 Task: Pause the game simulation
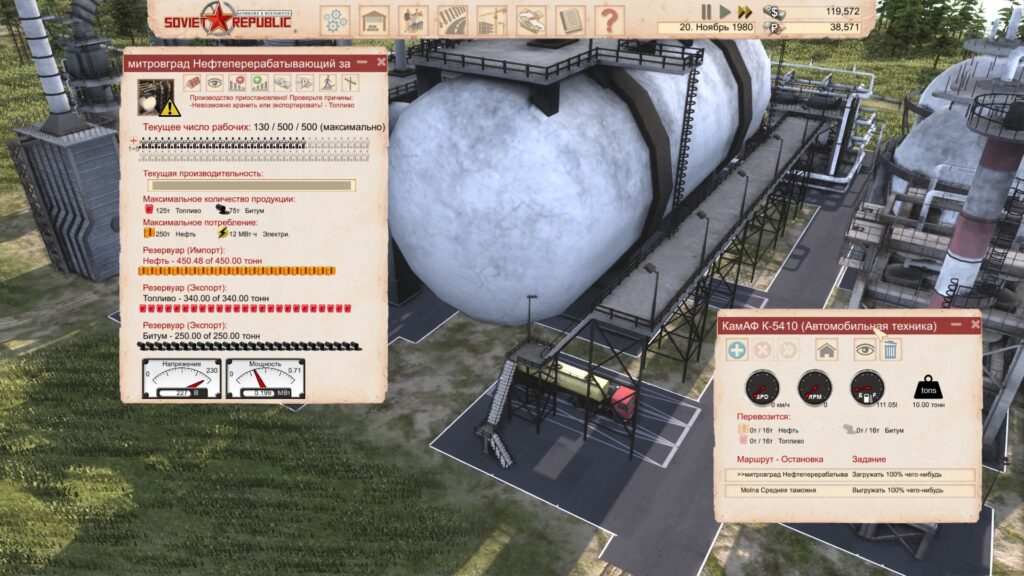(707, 11)
